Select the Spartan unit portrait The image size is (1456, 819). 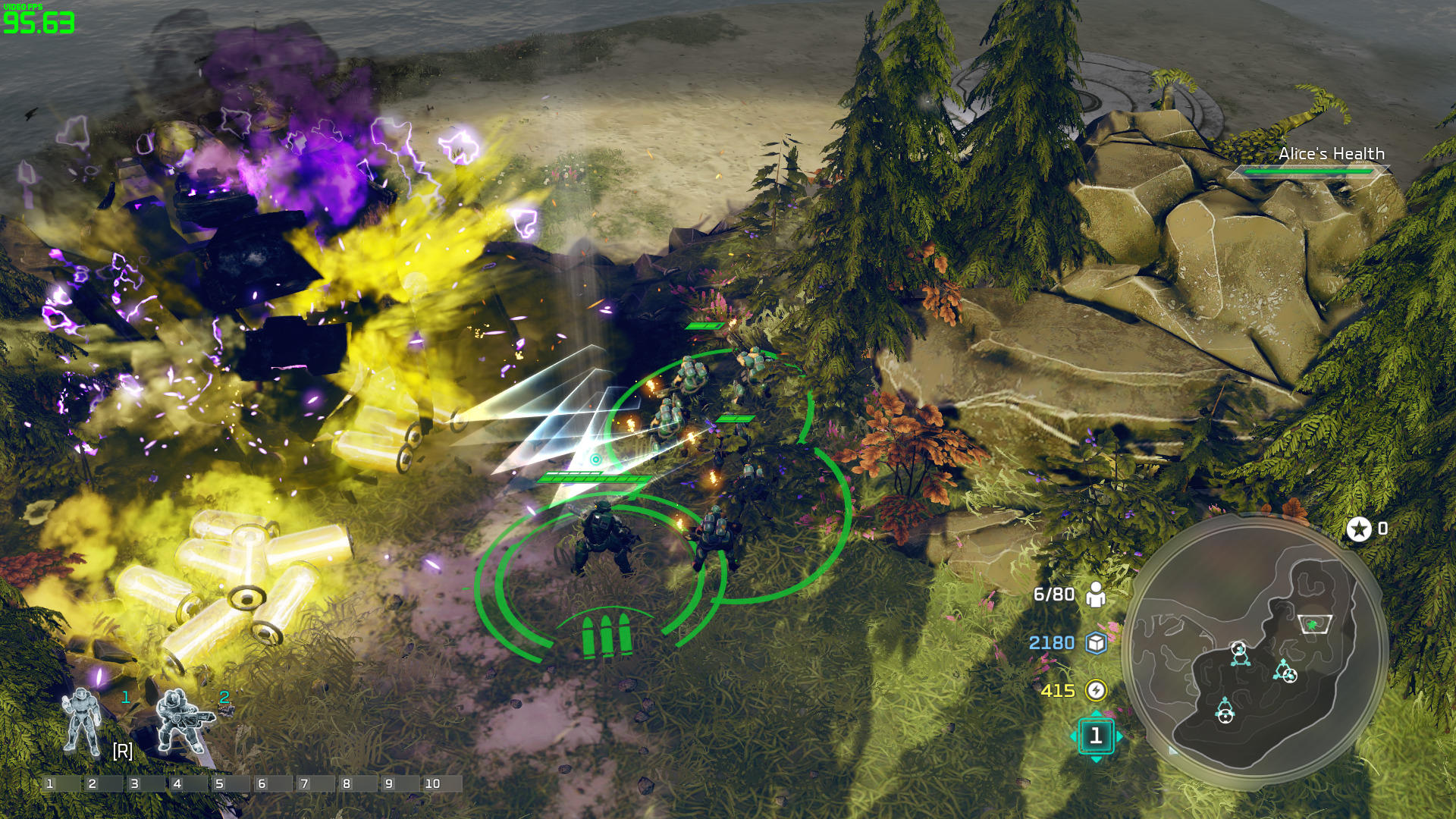(x=83, y=723)
